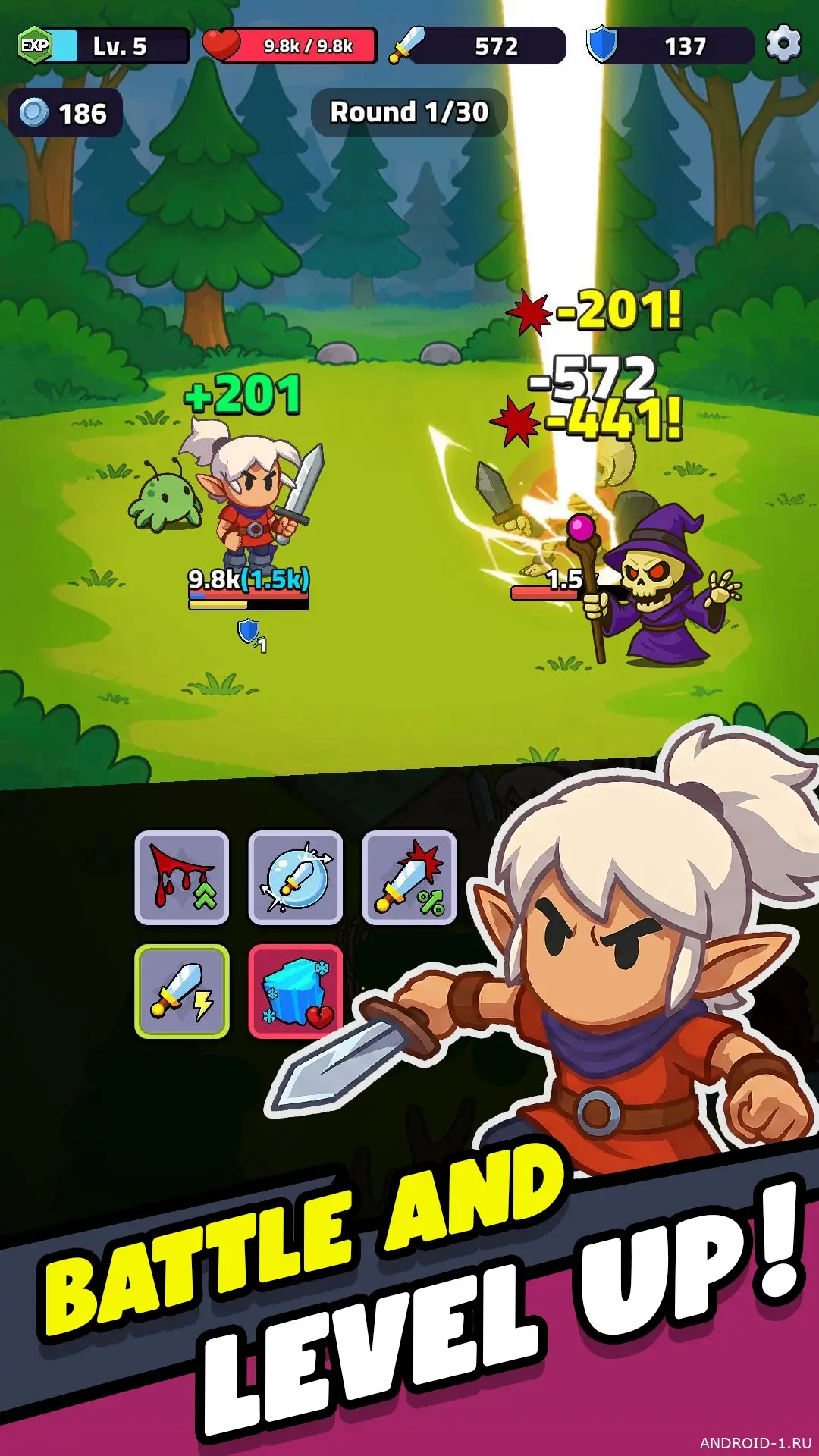Viewport: 819px width, 1456px height.
Task: Pick the ice crystal heart skill
Action: (296, 992)
